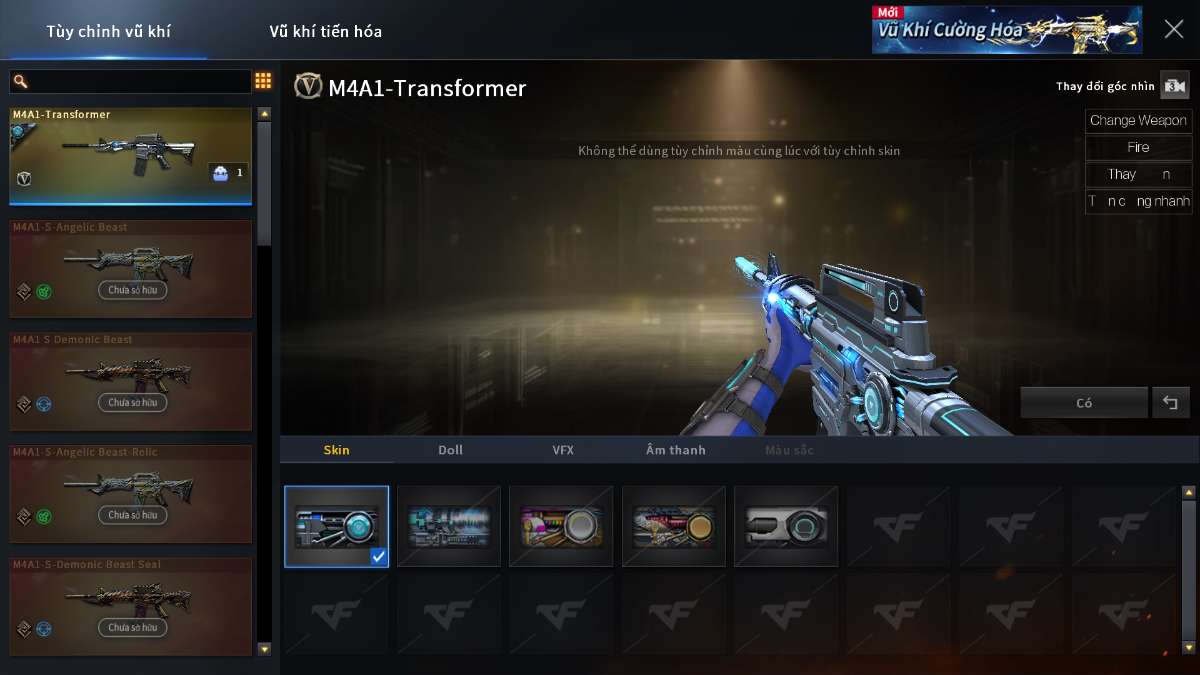Select M4A1-Transformer in the weapon list
1200x675 pixels.
[130, 155]
